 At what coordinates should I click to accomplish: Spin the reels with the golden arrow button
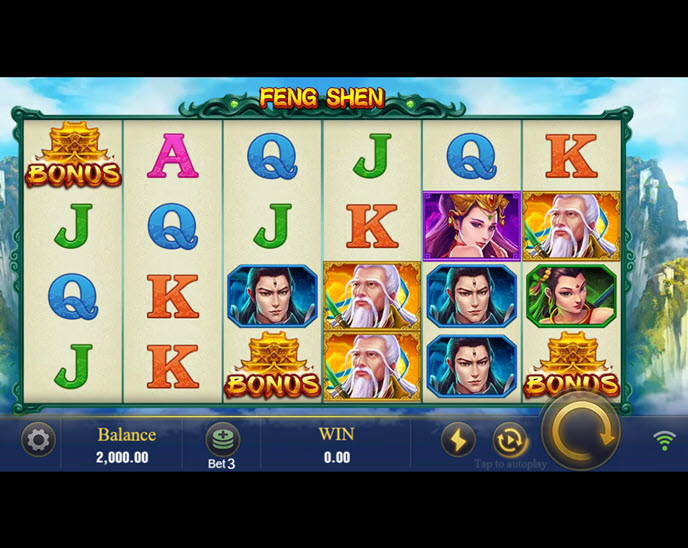(581, 432)
